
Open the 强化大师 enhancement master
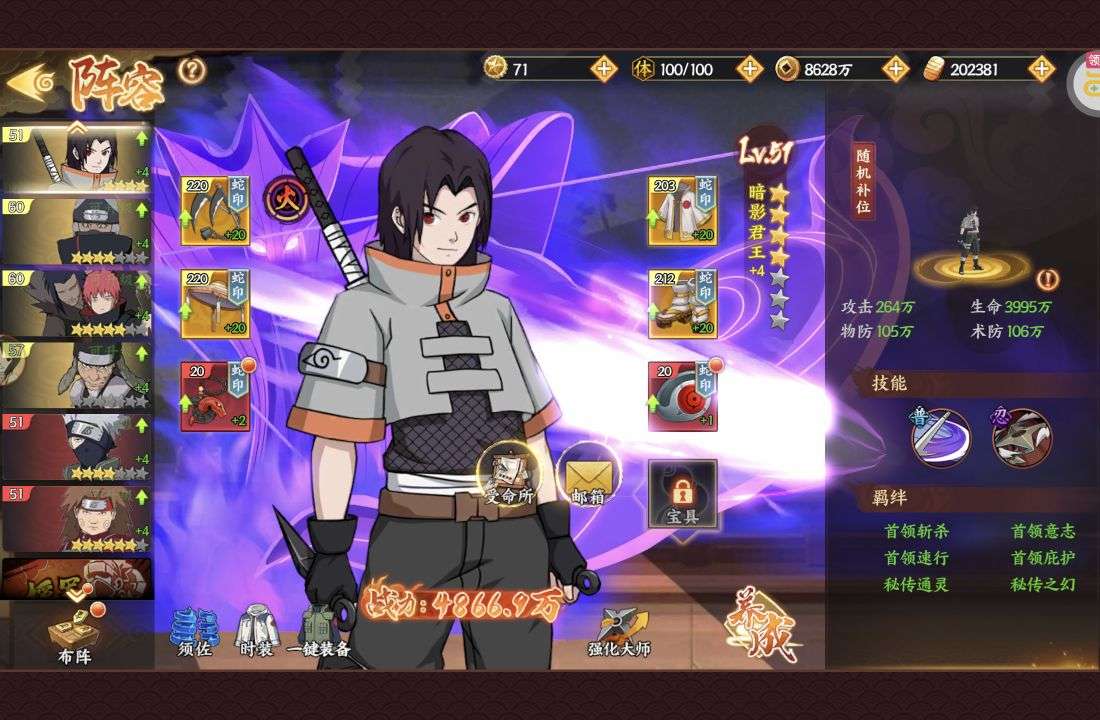coord(619,633)
